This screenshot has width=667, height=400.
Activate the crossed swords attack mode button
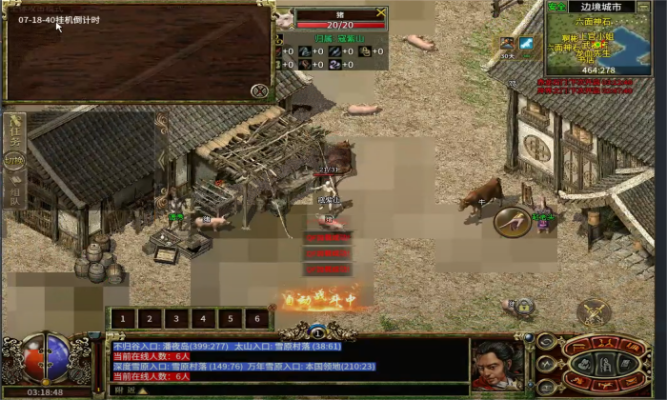tap(594, 311)
